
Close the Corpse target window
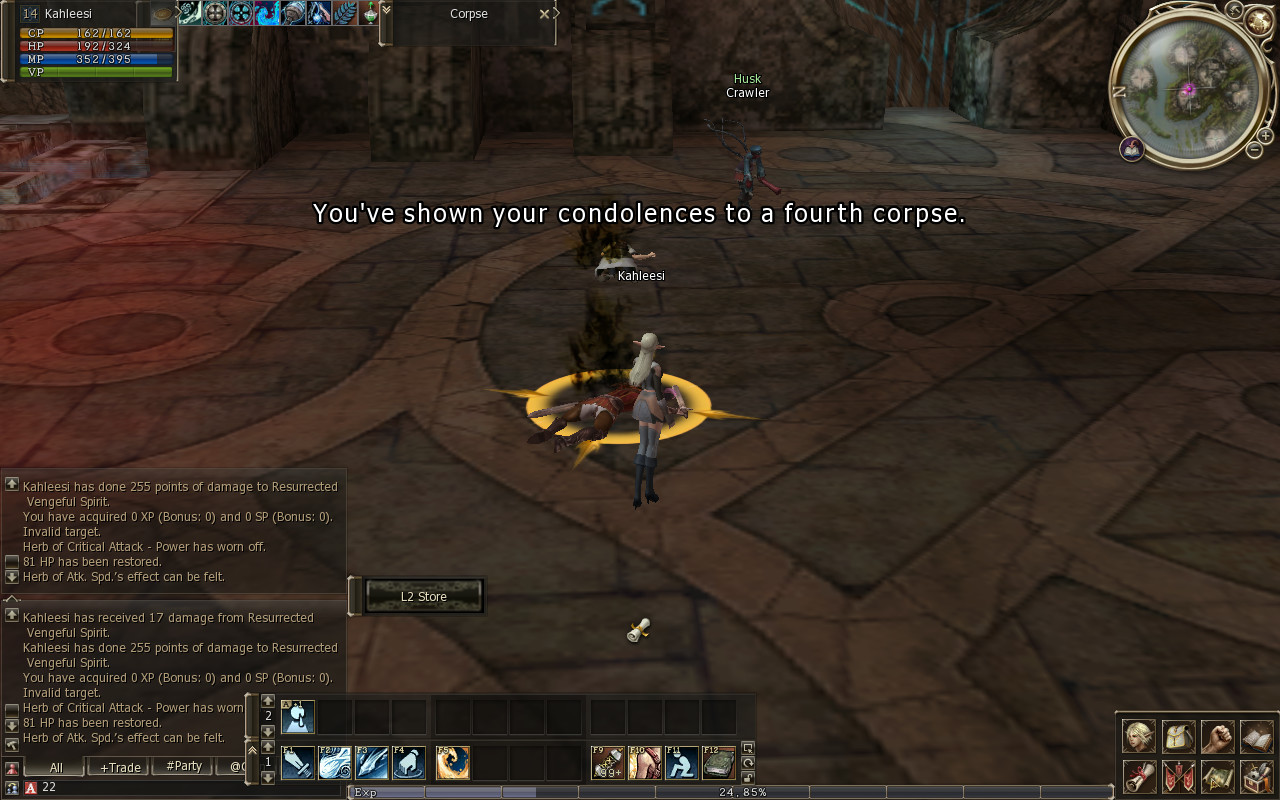pyautogui.click(x=544, y=14)
